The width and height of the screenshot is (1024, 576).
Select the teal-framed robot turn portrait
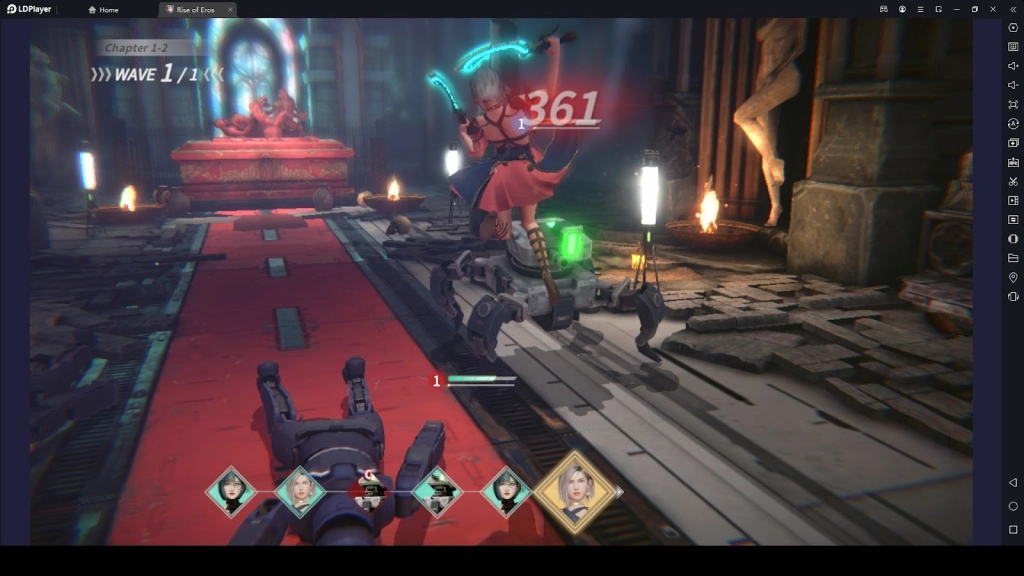(437, 491)
